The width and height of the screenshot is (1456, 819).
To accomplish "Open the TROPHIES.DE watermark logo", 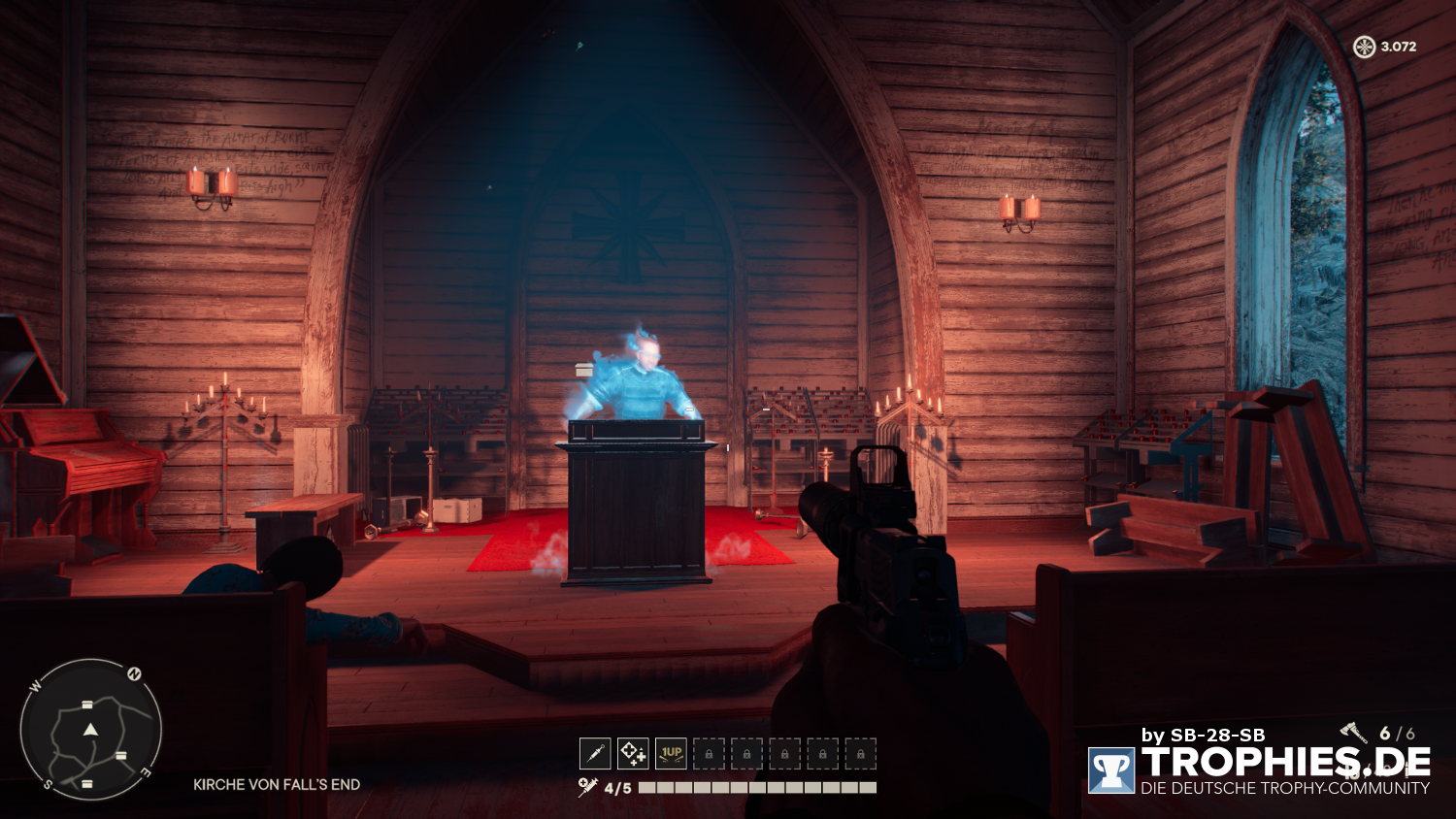I will tap(1111, 770).
